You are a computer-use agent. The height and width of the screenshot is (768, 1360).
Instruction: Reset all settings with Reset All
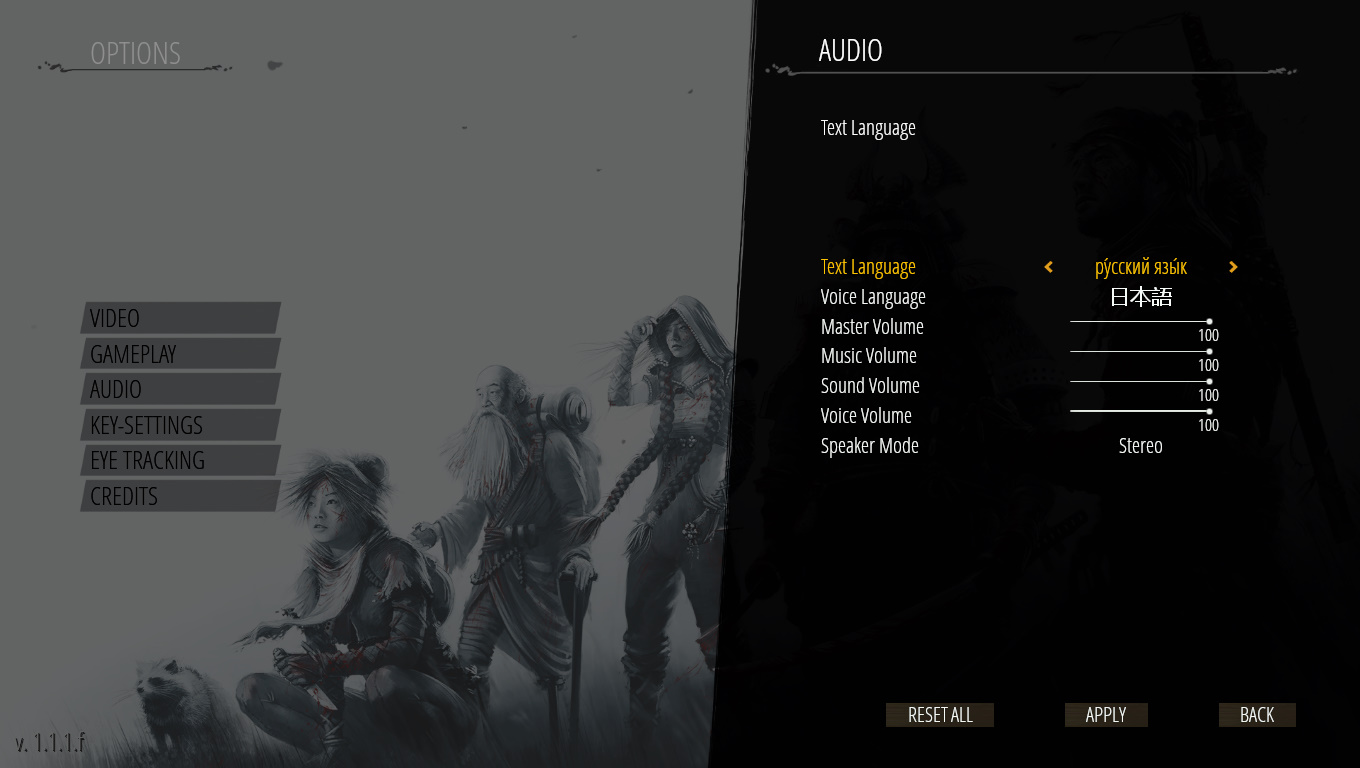click(940, 715)
